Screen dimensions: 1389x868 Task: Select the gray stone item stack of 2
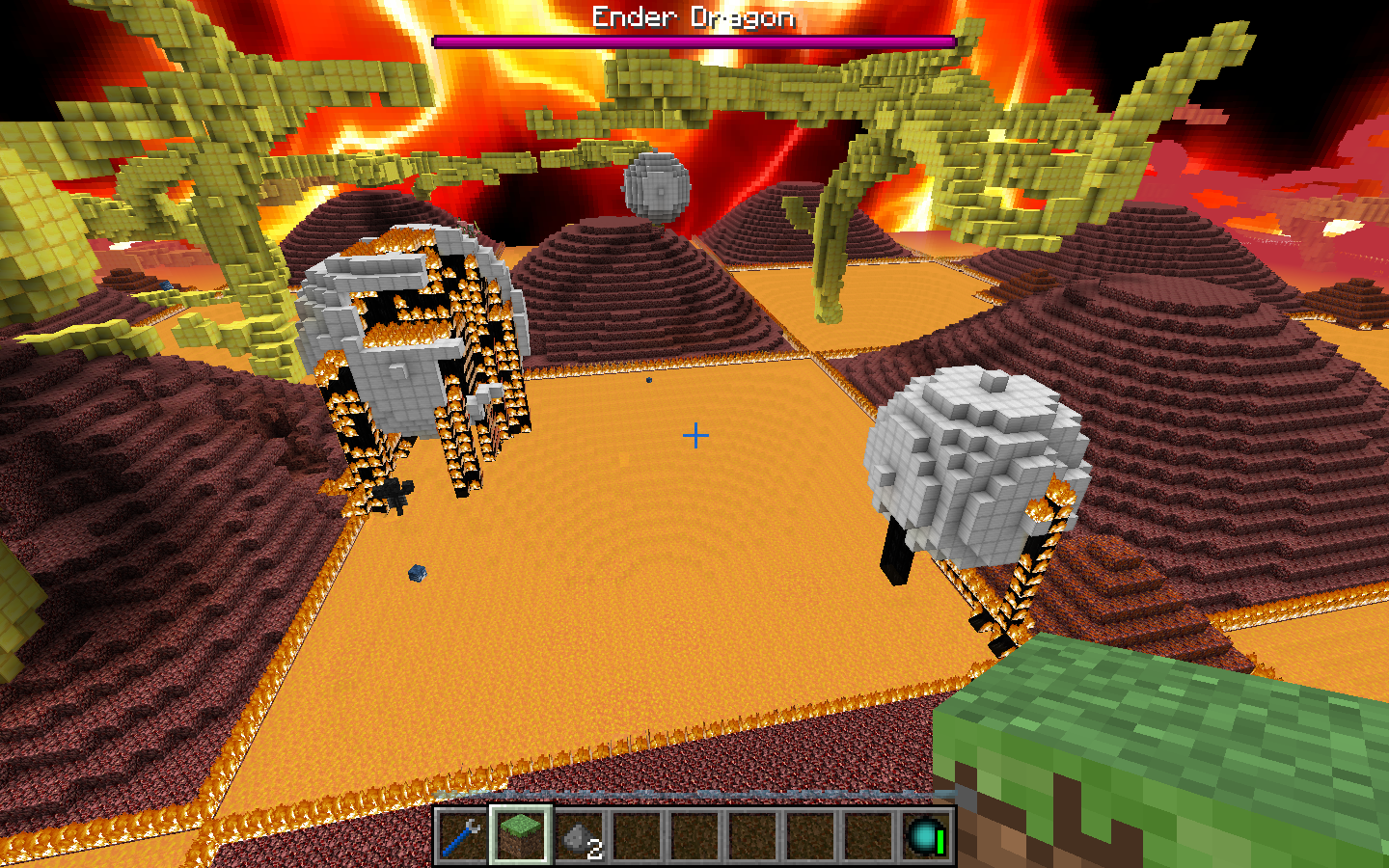[x=579, y=836]
